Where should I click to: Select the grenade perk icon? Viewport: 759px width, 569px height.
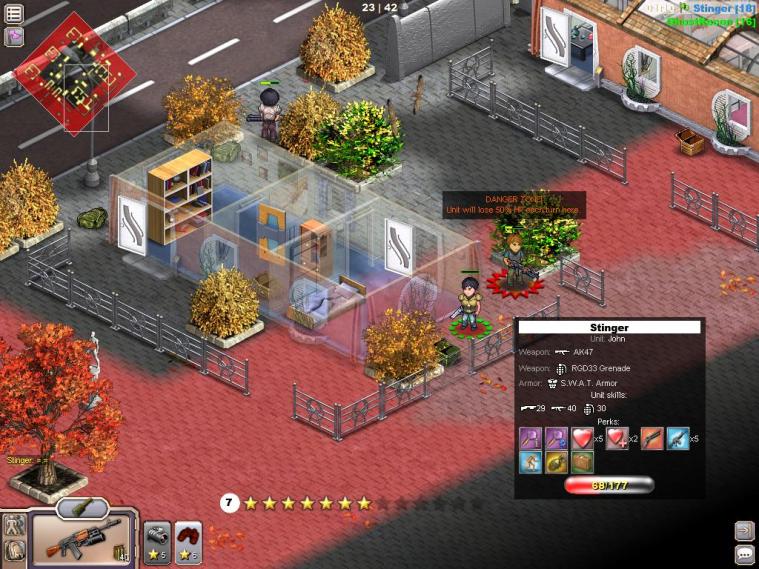(x=556, y=462)
